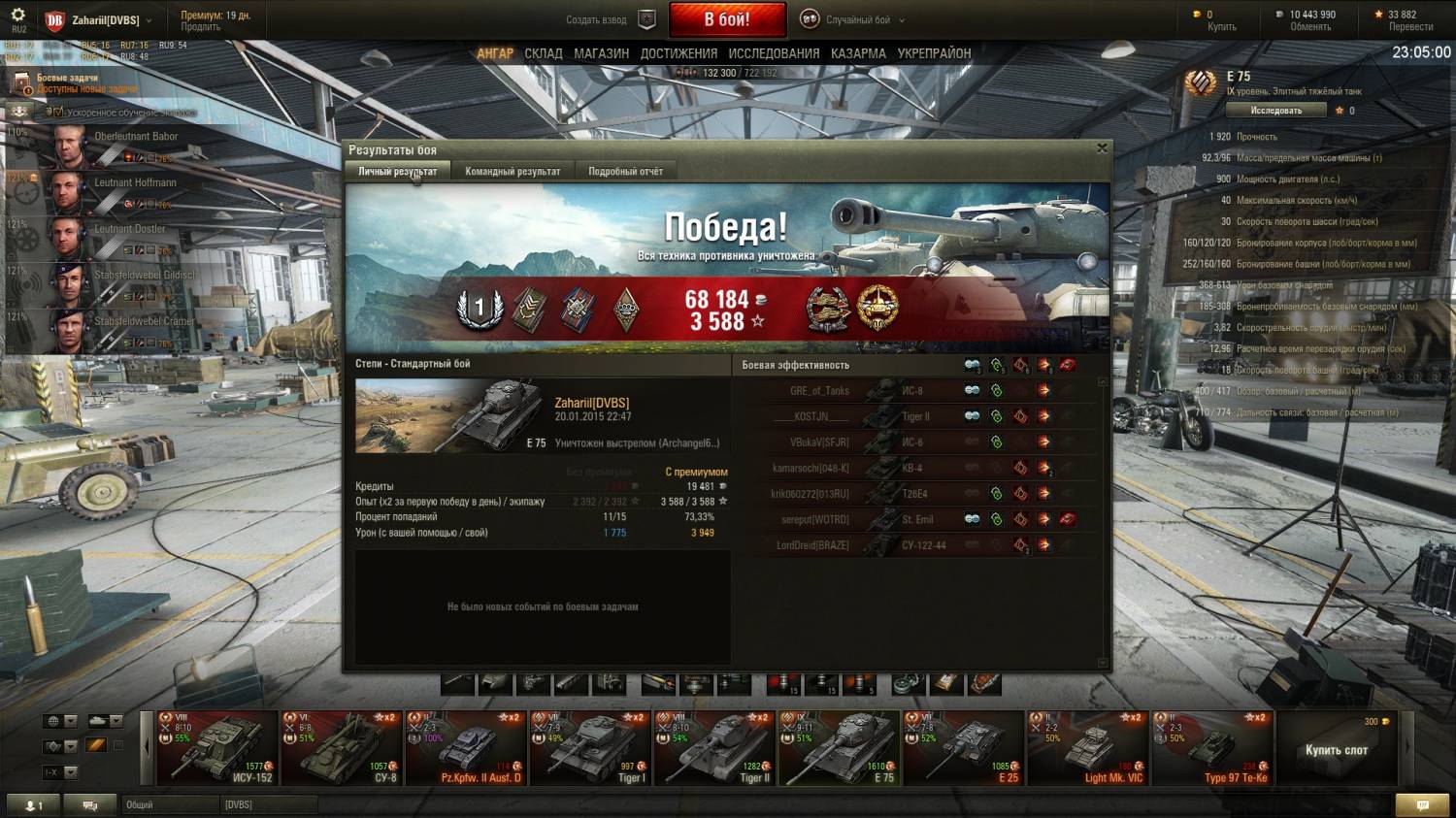Select the Light Mk. VIC tank
The image size is (1456, 818).
1088,748
